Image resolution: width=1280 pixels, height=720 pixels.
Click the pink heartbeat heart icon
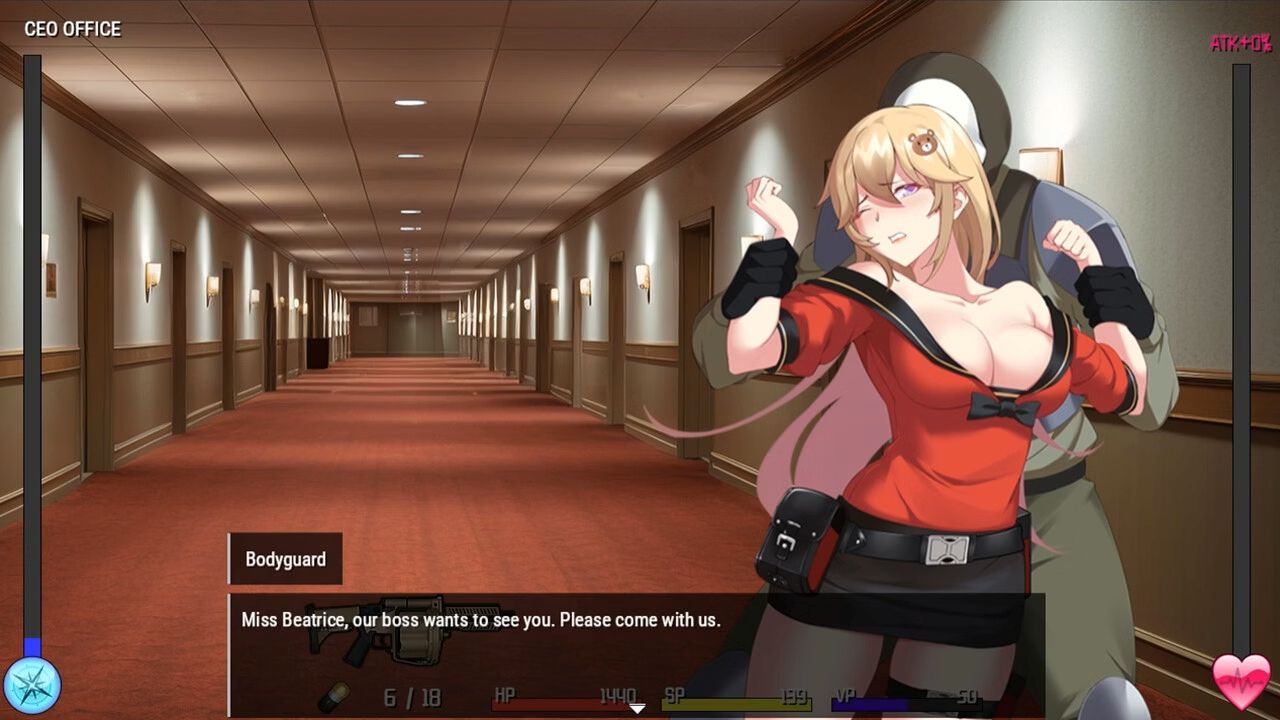tap(1241, 682)
